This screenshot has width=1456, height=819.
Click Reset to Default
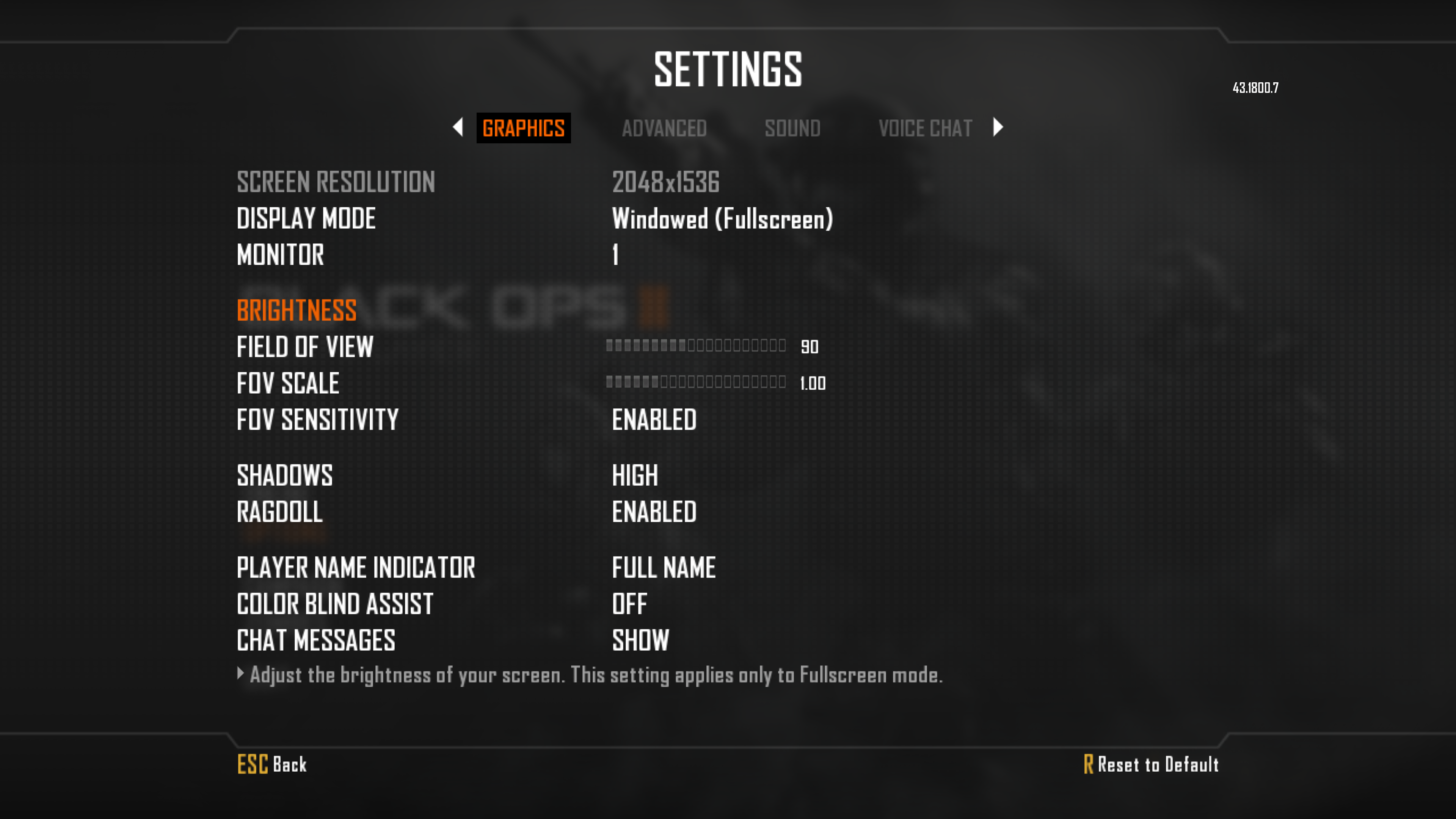1152,764
